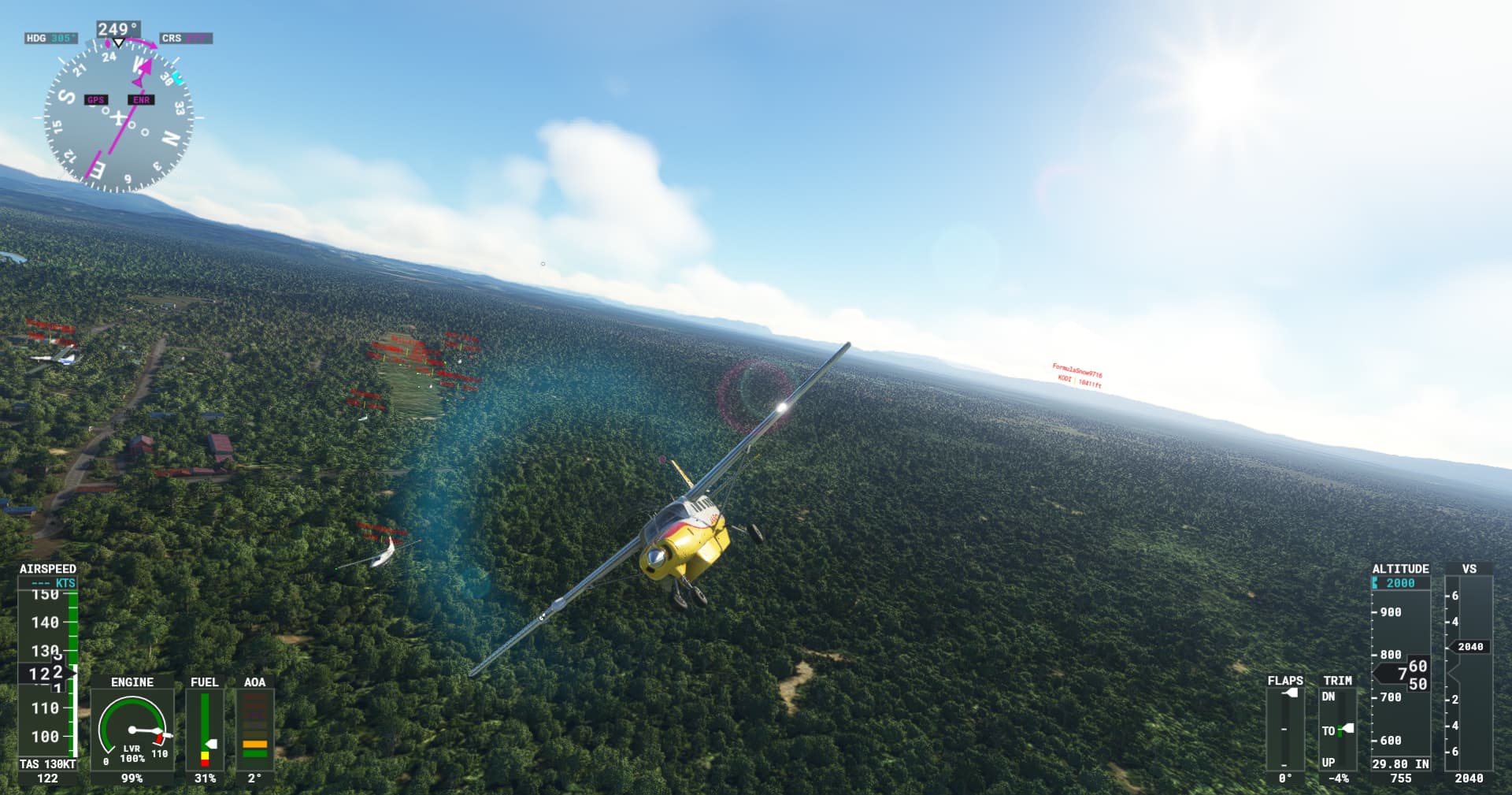1512x795 pixels.
Task: Select the ENGINE panel header
Action: [131, 683]
